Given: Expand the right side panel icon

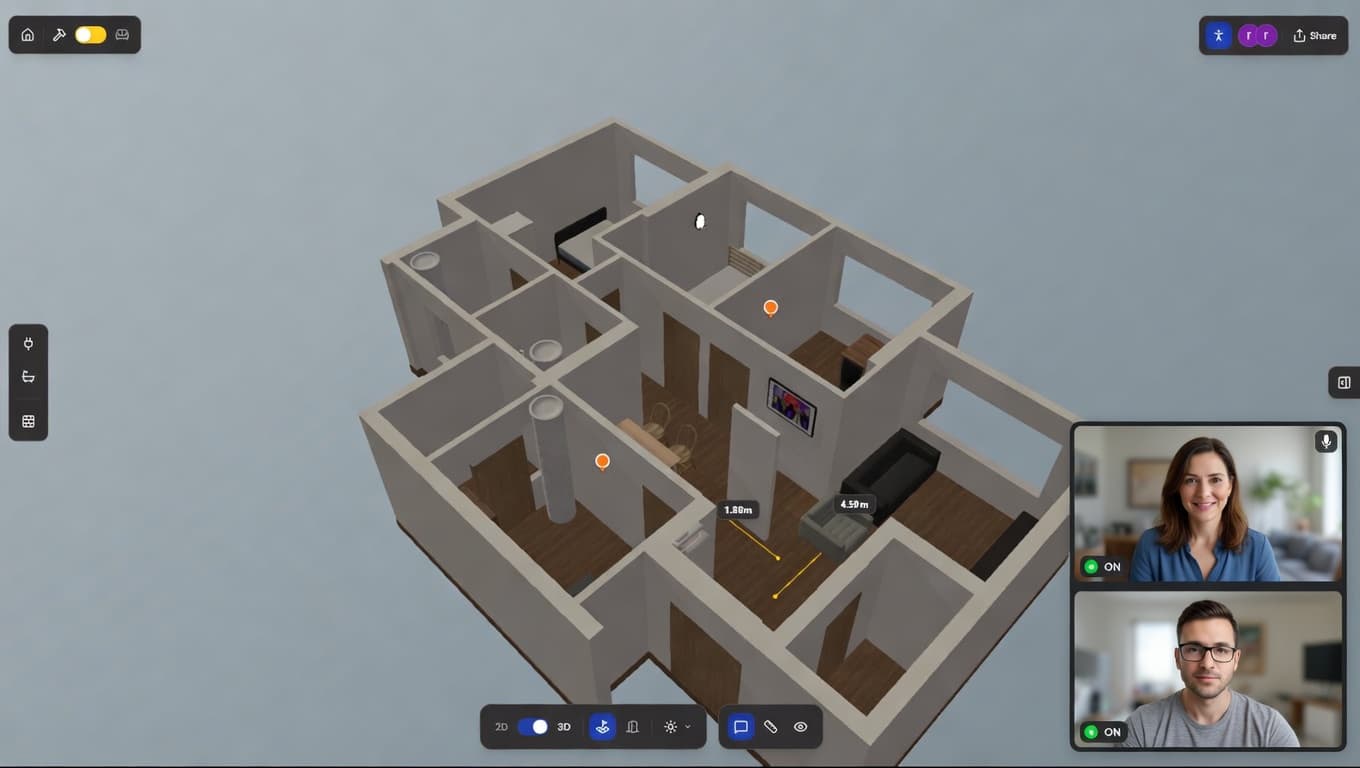Looking at the screenshot, I should click(x=1344, y=382).
